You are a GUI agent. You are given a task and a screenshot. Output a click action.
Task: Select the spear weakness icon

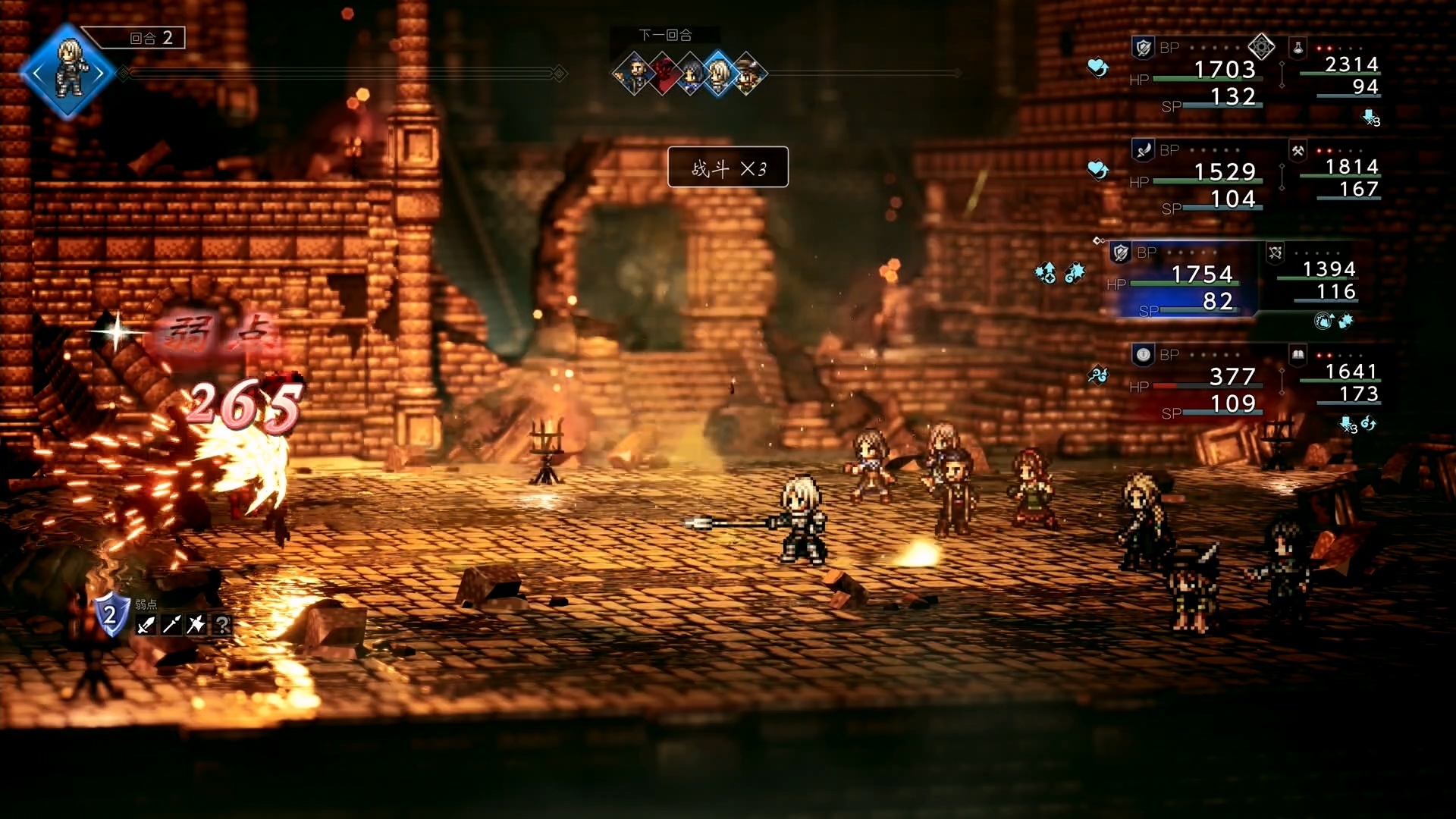(171, 625)
